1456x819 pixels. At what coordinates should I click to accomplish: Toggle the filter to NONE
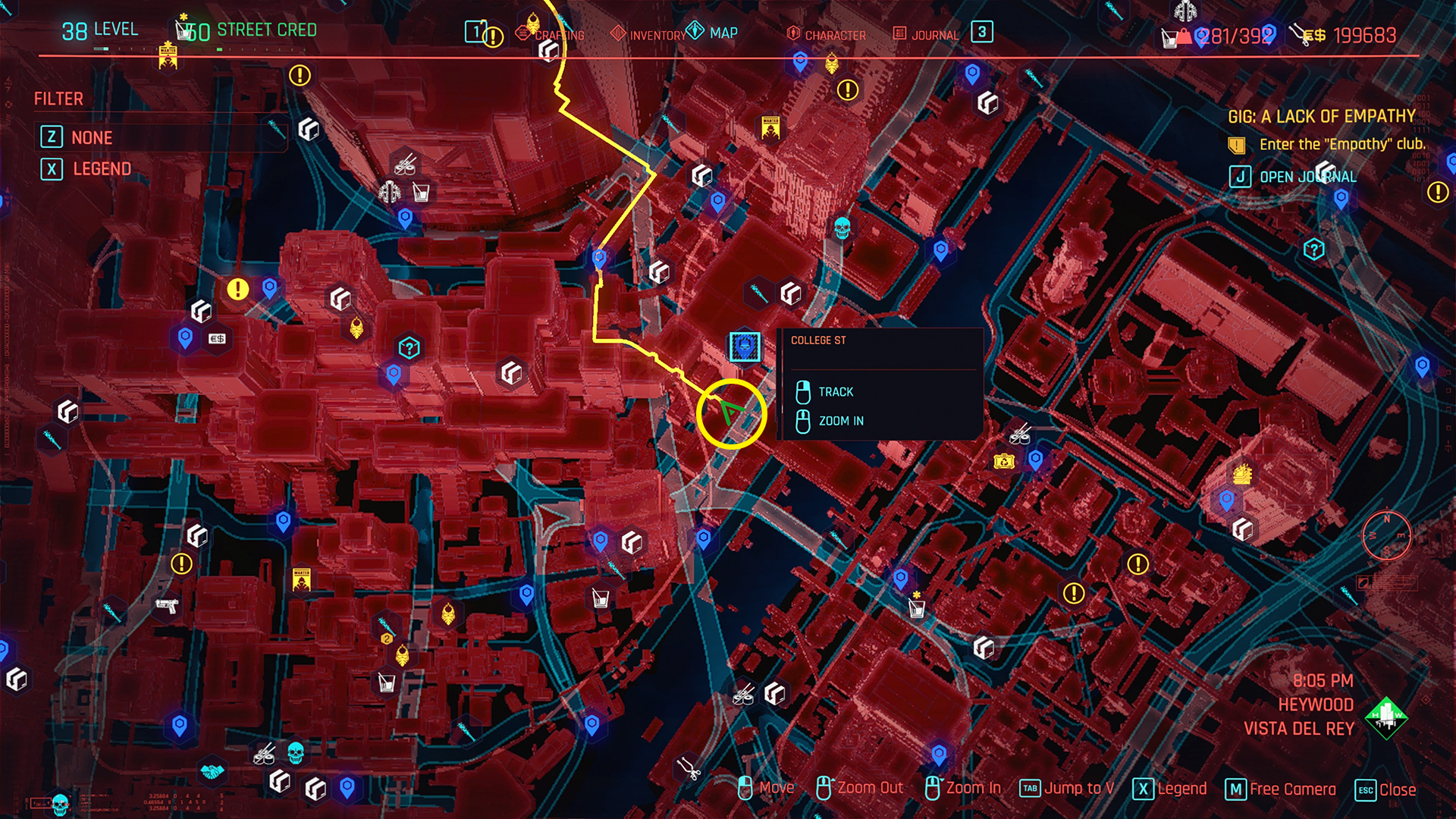tap(91, 137)
